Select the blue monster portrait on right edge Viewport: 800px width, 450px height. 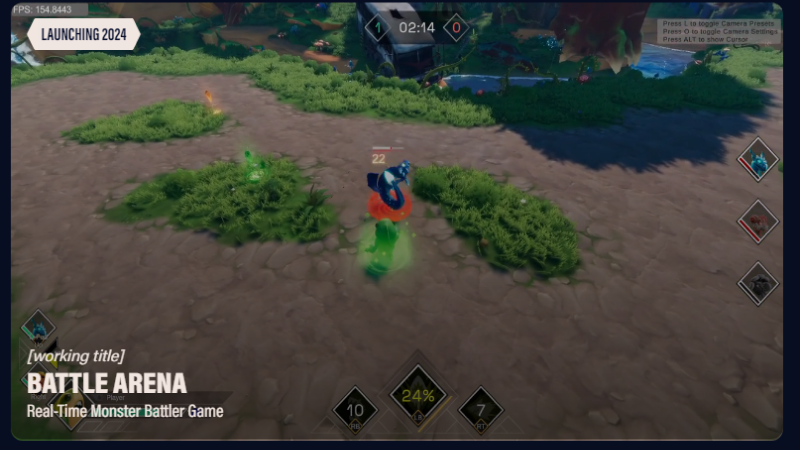758,160
